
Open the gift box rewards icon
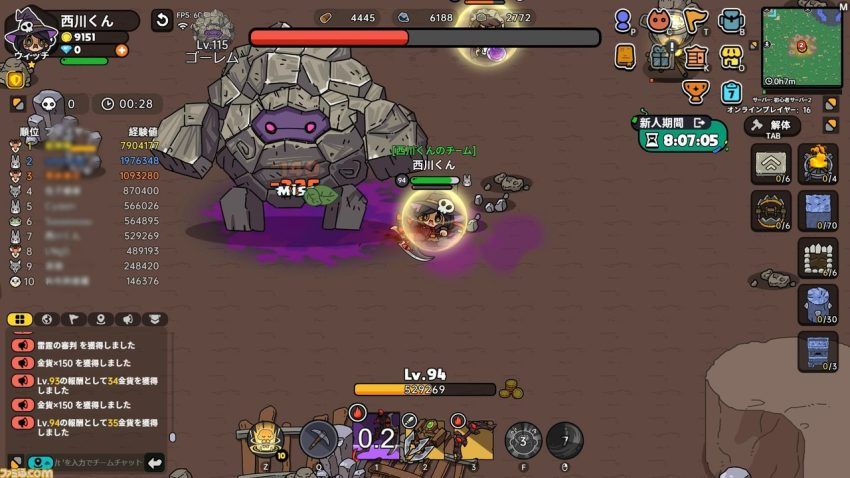pos(658,57)
